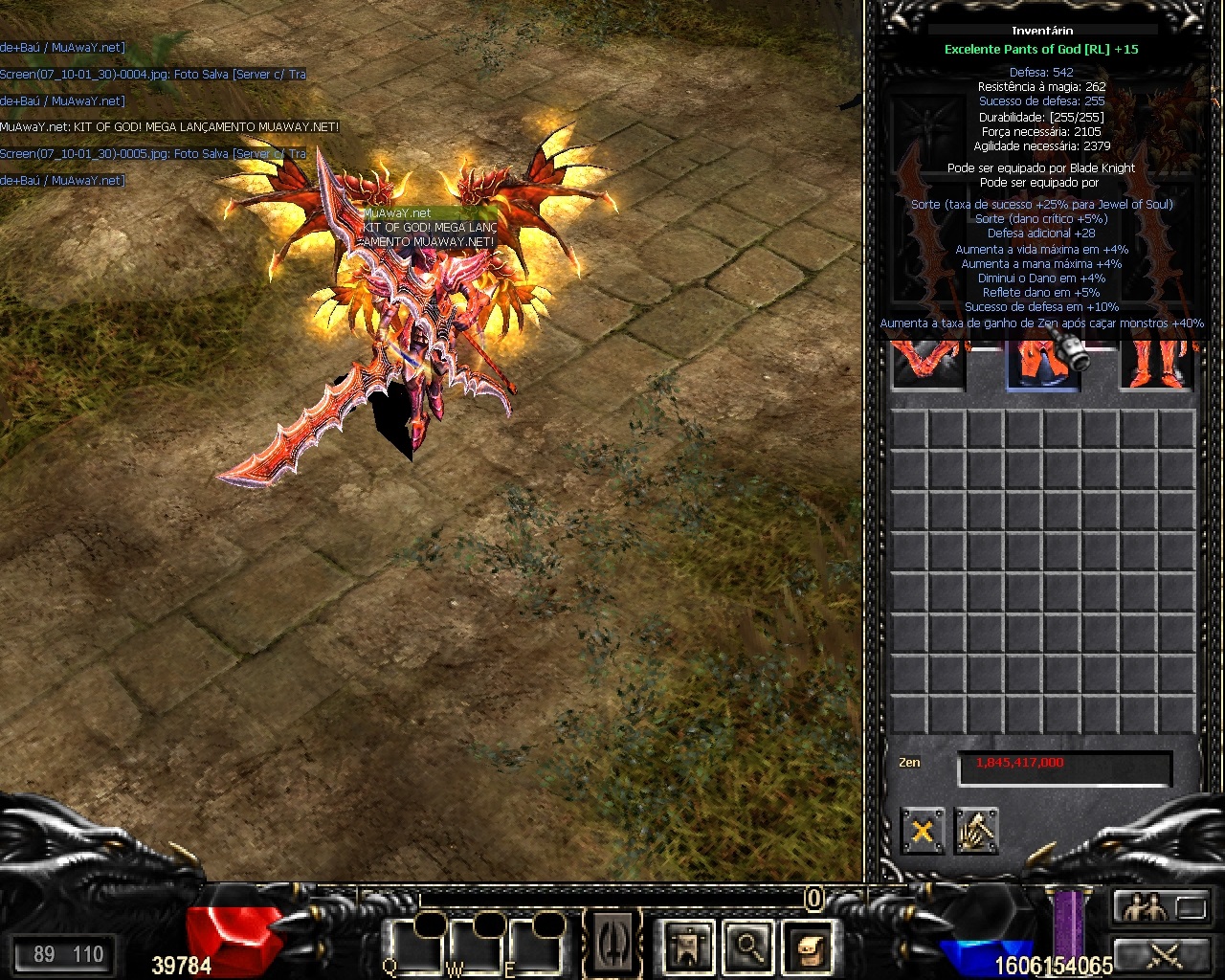Click the magnifying glass button
This screenshot has height=980, width=1225.
click(x=748, y=947)
